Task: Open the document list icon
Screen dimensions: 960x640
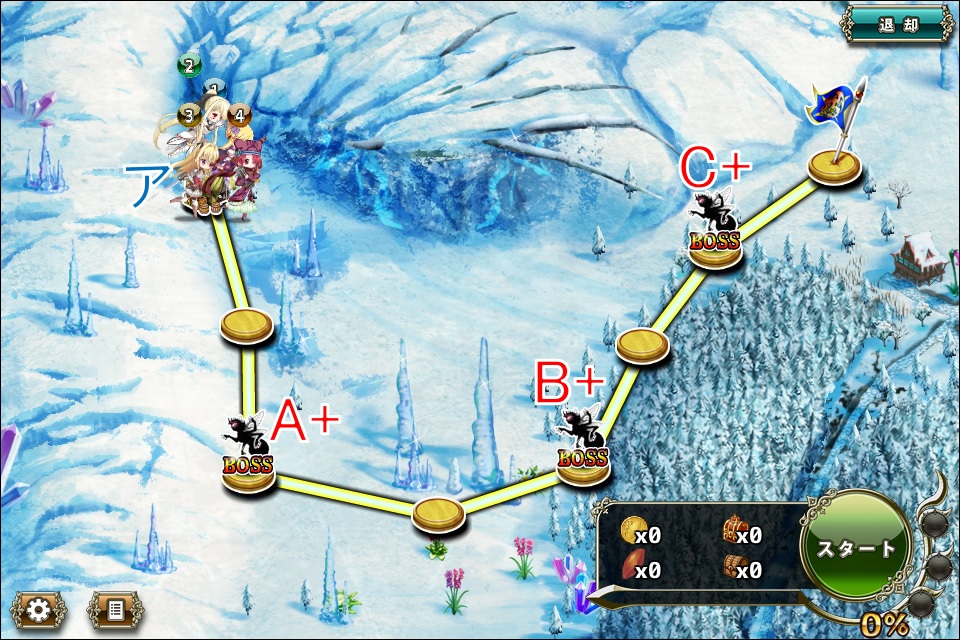Action: pyautogui.click(x=115, y=610)
